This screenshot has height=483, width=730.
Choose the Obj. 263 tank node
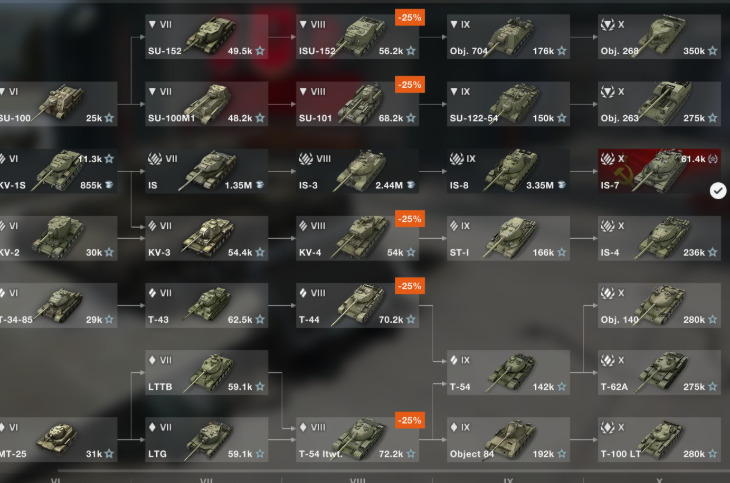coord(659,103)
